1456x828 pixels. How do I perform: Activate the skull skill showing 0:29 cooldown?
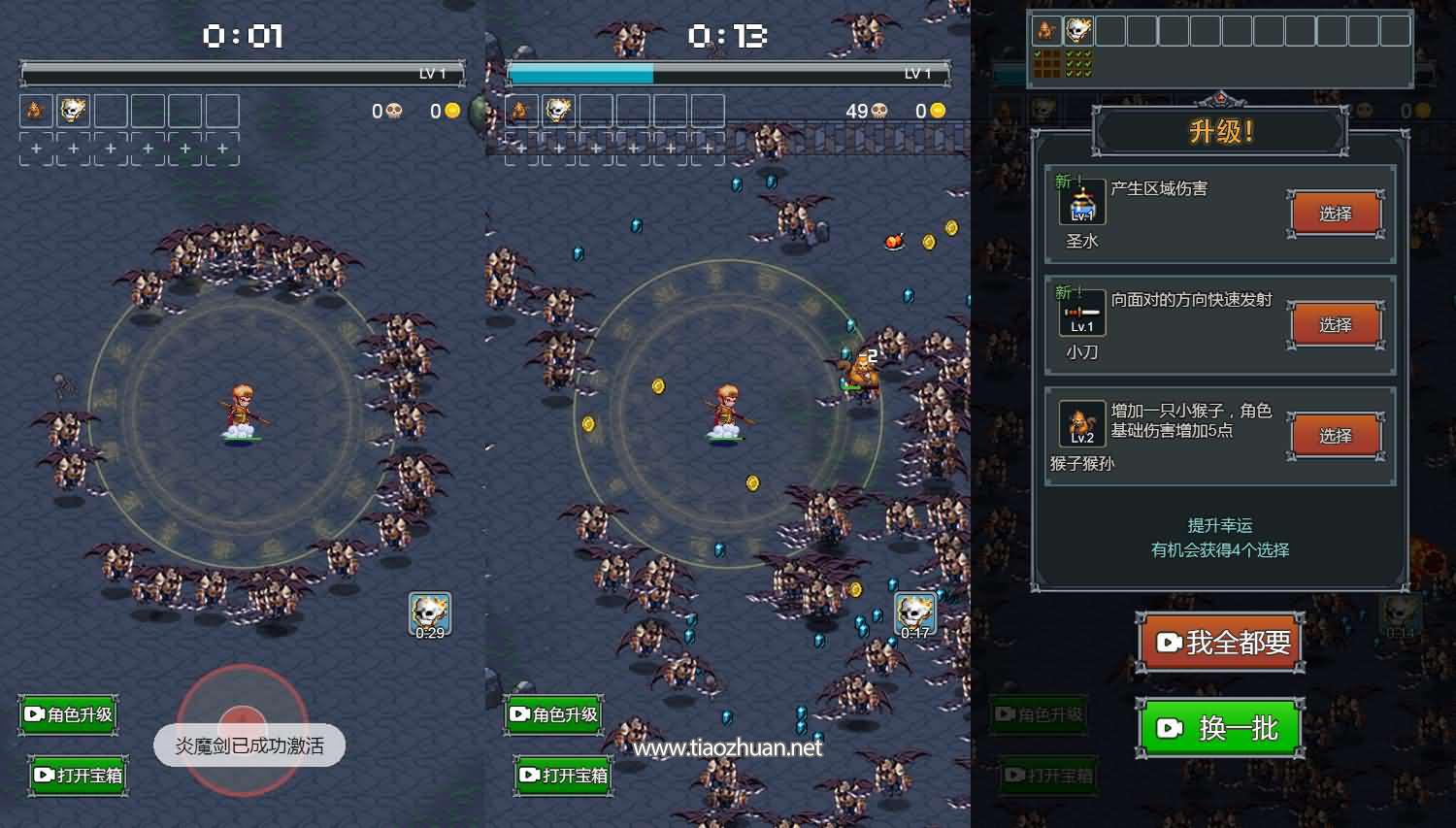pos(429,614)
